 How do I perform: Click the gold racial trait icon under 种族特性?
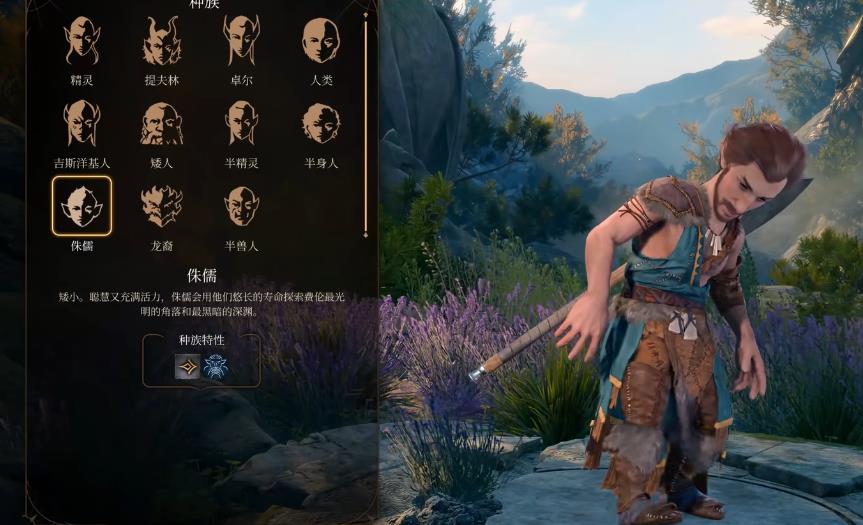pos(188,367)
